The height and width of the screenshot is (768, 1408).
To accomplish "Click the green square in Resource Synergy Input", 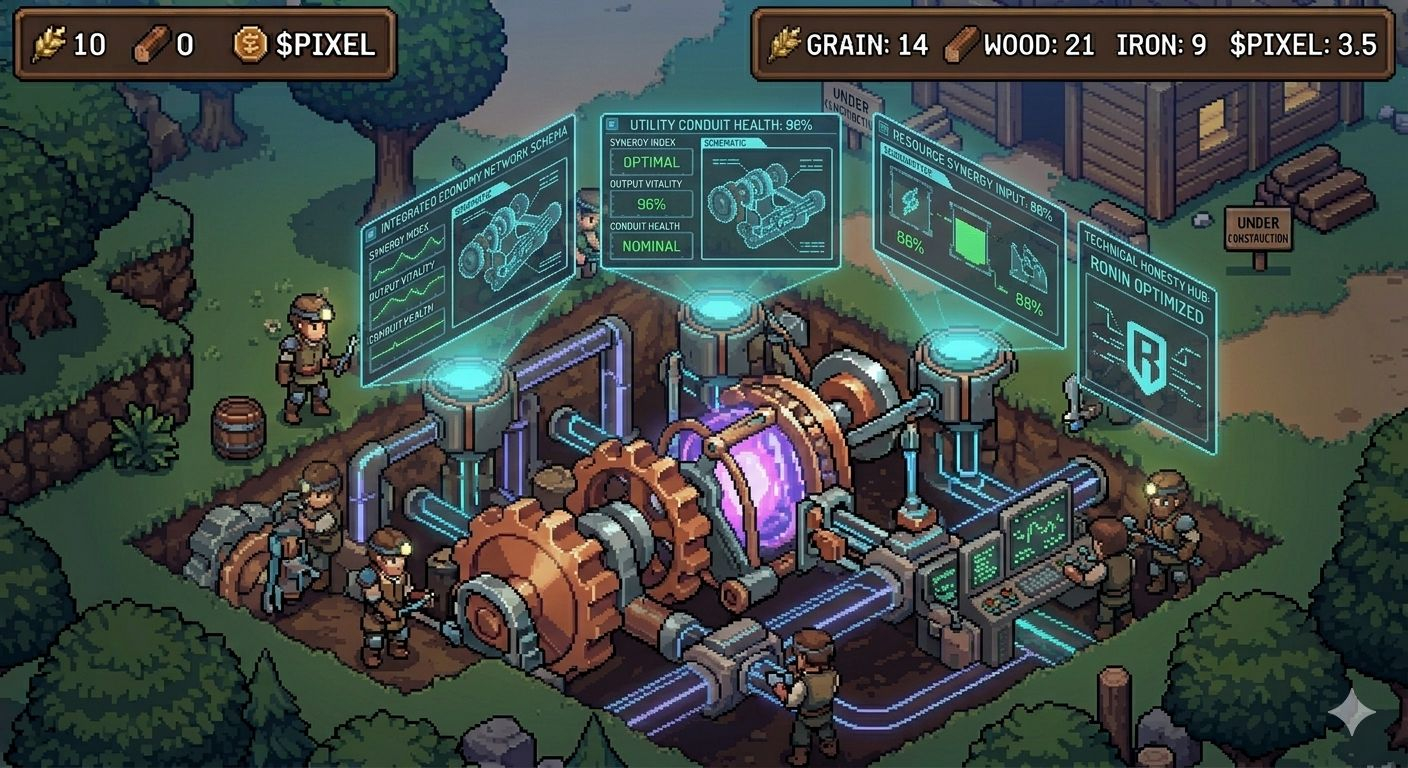I will point(967,237).
